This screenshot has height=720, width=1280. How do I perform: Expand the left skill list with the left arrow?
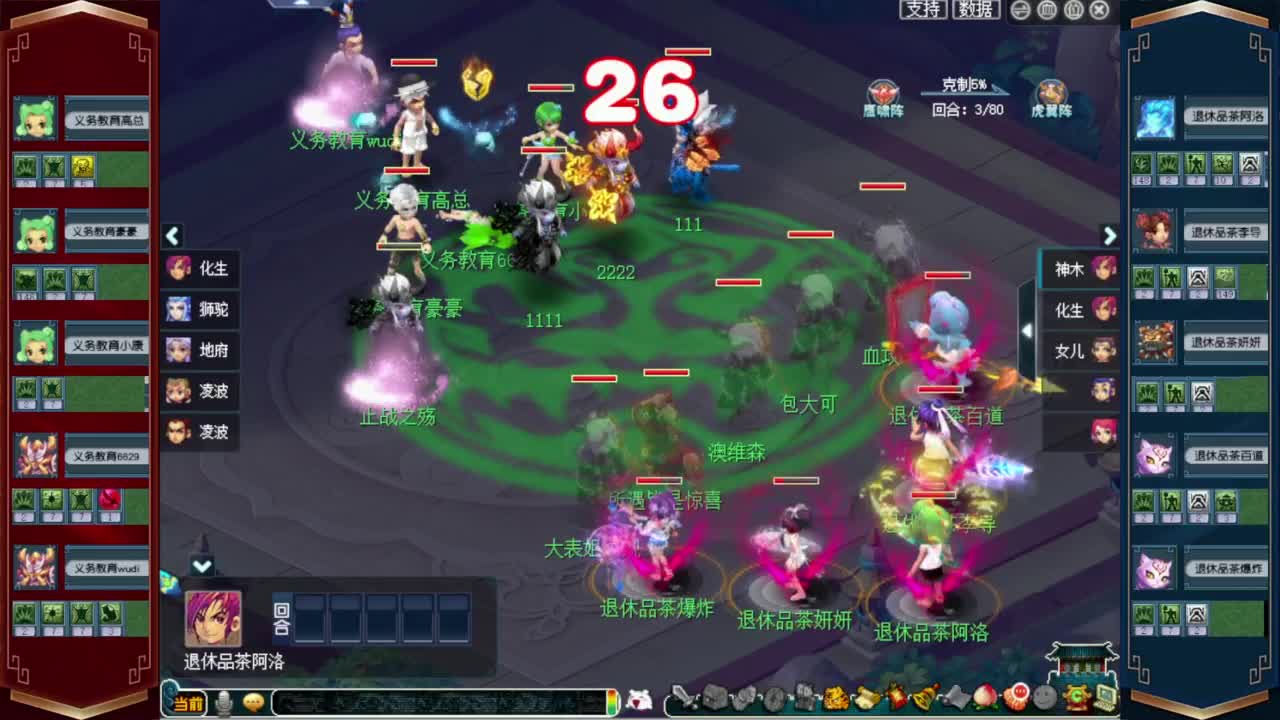(x=172, y=236)
